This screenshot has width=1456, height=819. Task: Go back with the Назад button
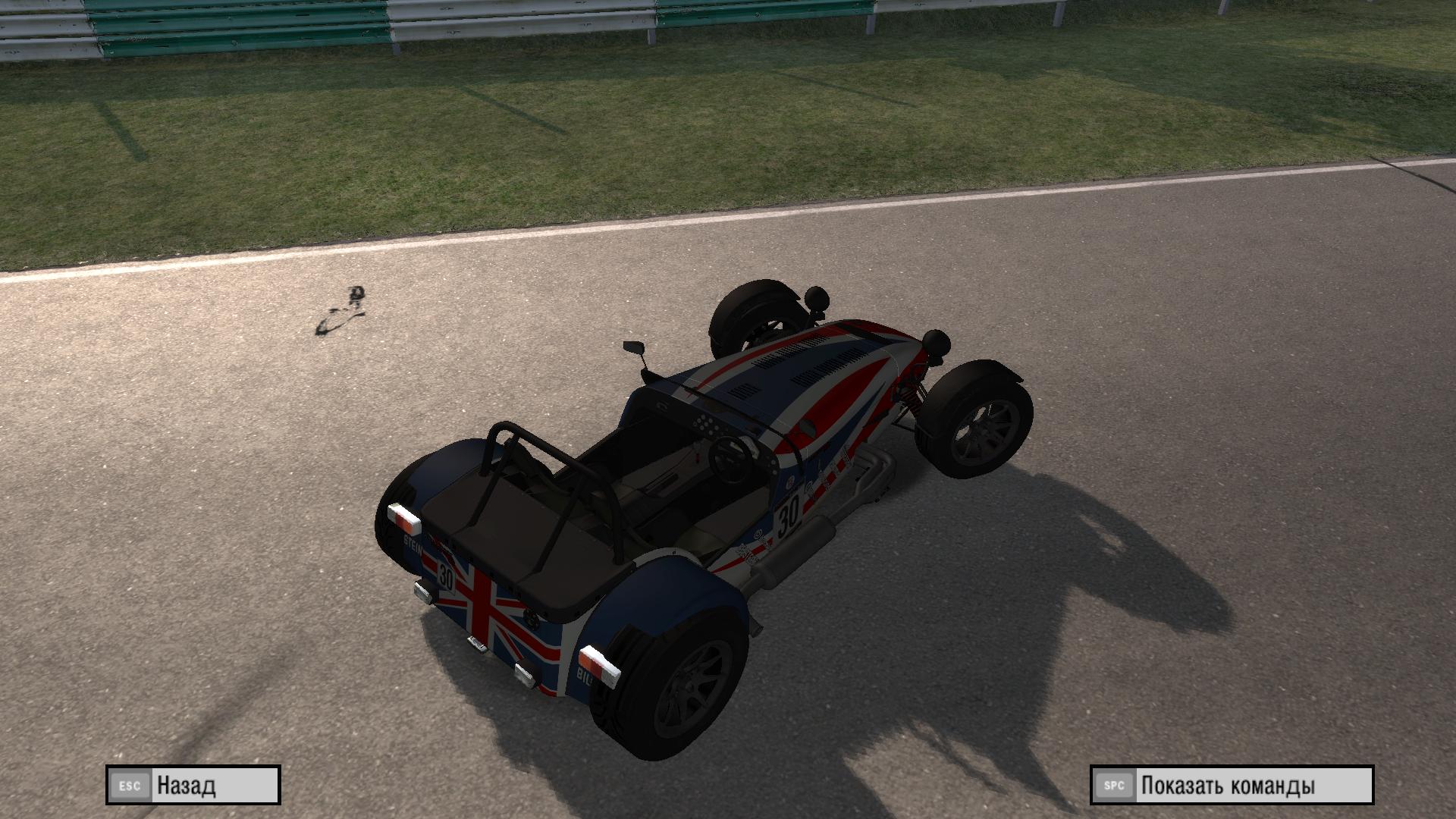pyautogui.click(x=193, y=785)
